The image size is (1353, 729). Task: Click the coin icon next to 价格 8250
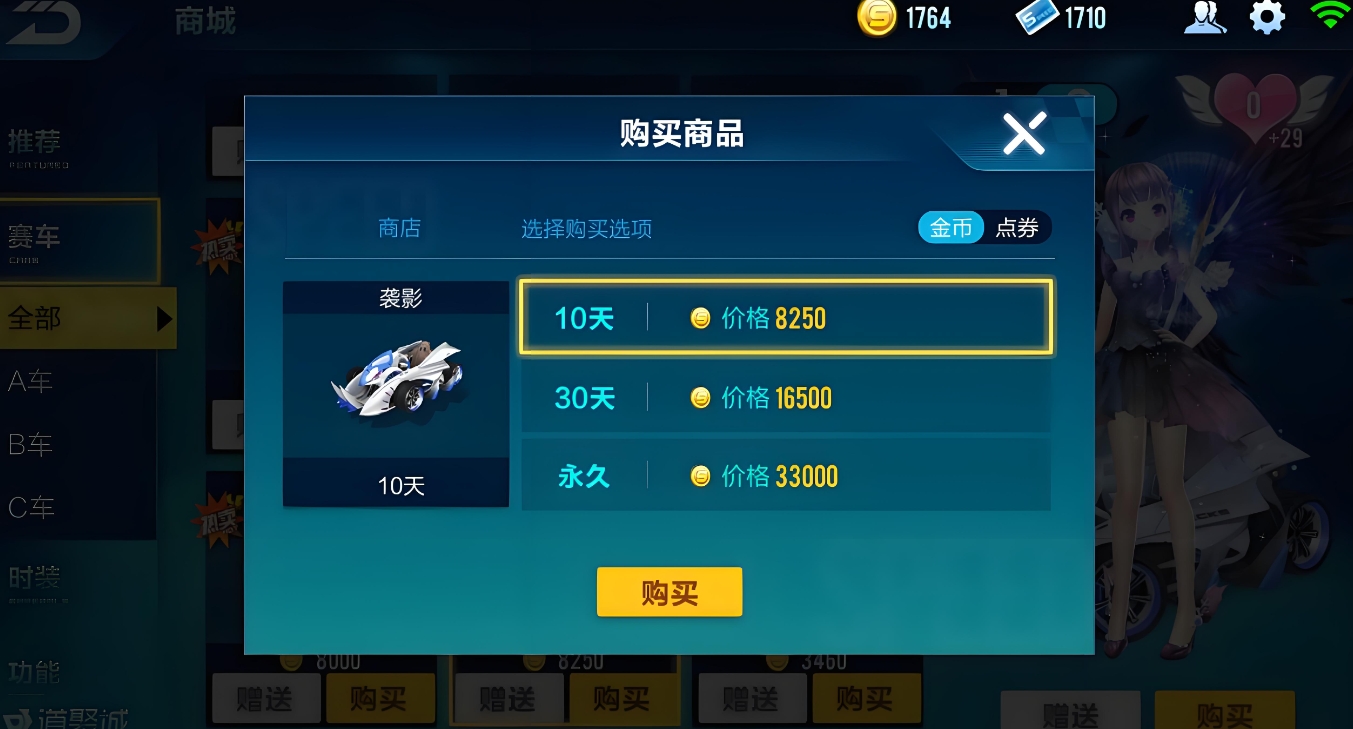click(701, 317)
